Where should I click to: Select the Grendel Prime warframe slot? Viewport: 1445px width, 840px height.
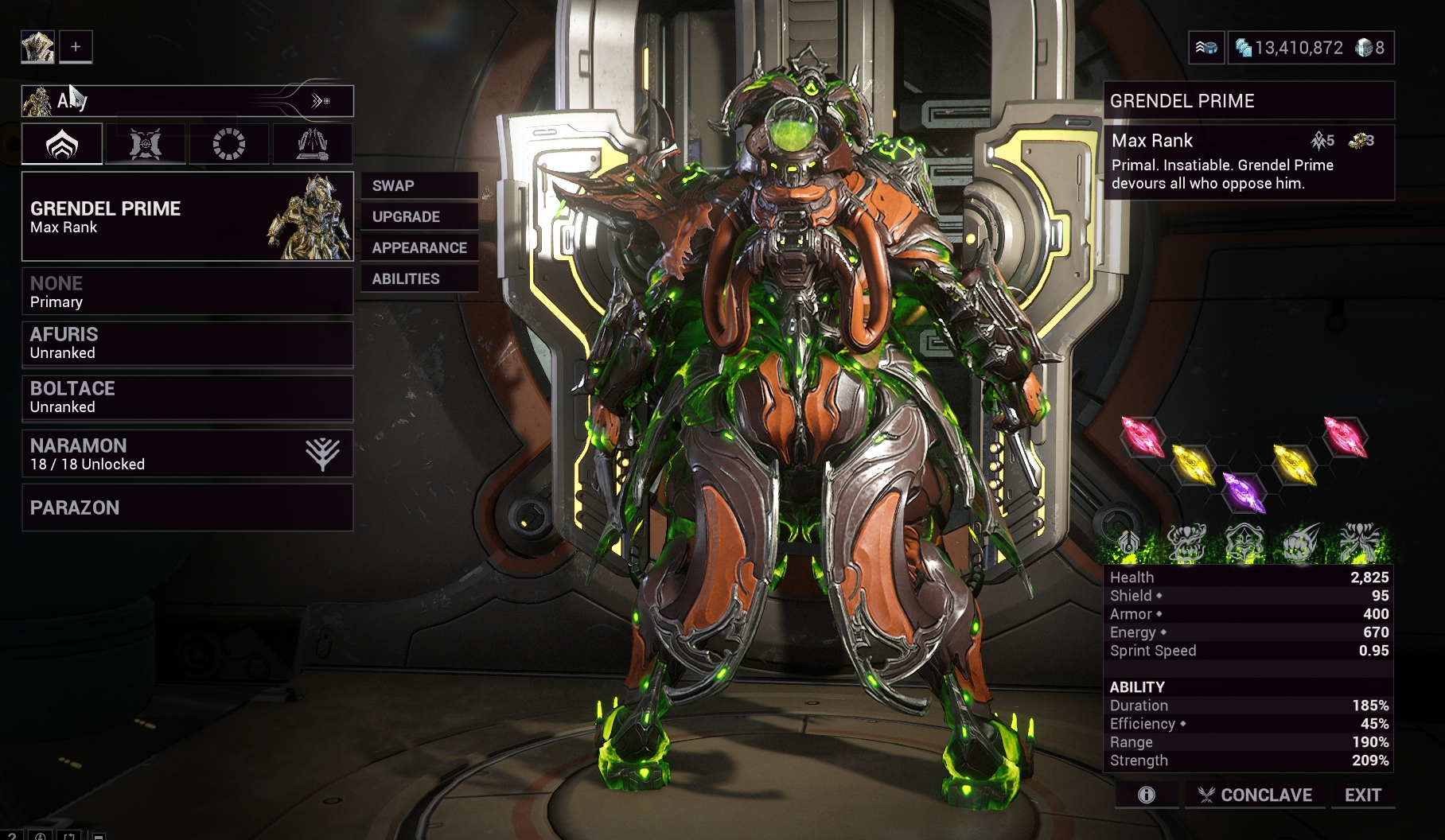[x=187, y=216]
